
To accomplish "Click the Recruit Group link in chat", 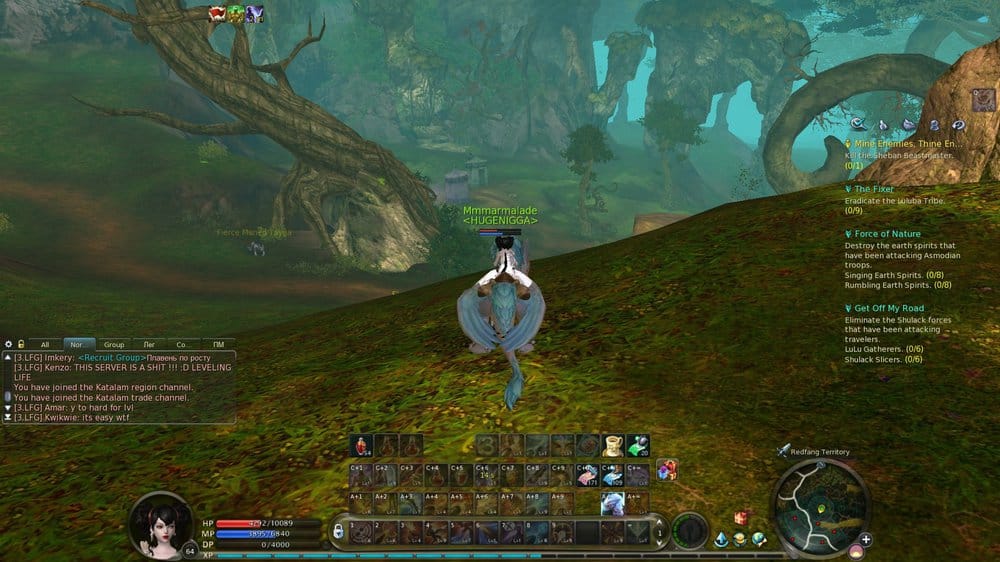I will pyautogui.click(x=111, y=357).
